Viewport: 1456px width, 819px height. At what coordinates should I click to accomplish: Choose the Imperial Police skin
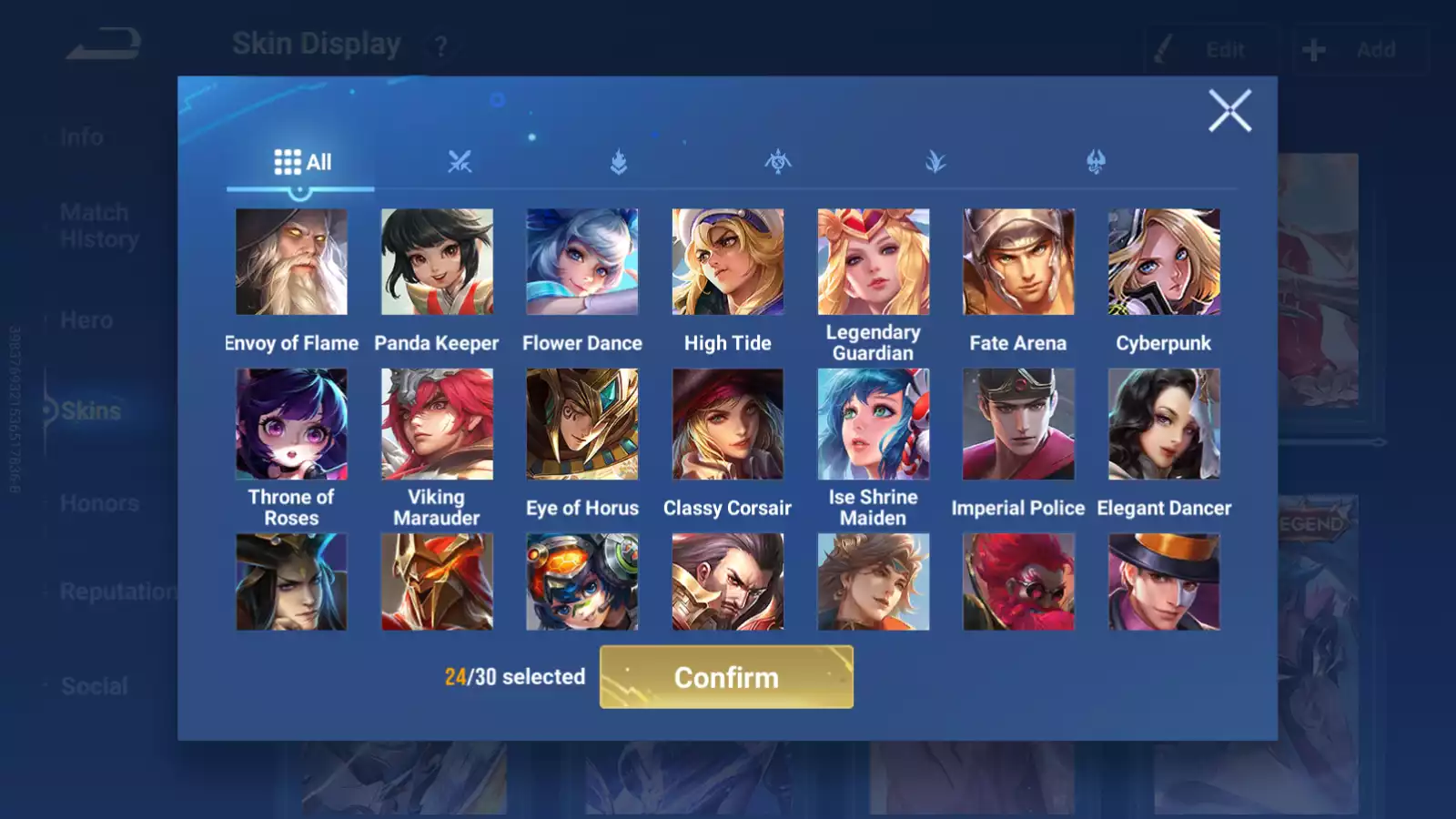[x=1018, y=424]
